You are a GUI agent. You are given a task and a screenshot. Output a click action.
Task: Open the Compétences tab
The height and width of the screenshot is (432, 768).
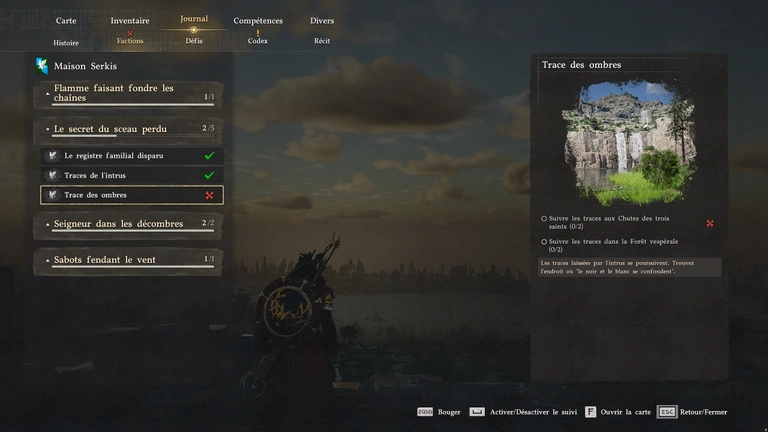258,20
